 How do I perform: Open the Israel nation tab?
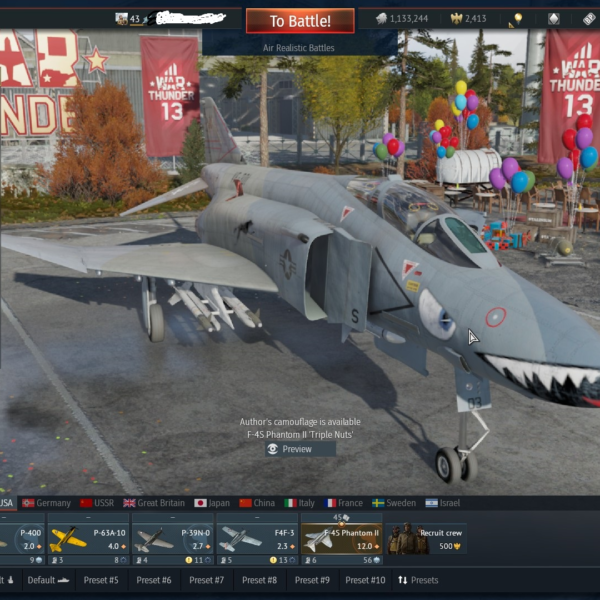click(448, 503)
